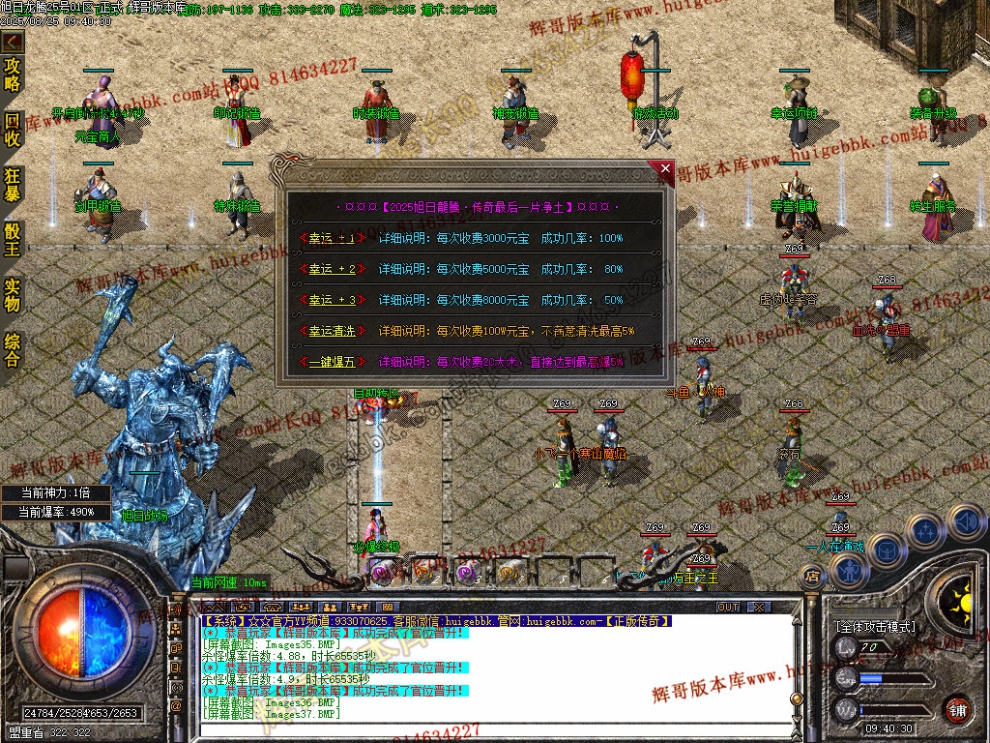Open the 铺 shop button
Viewport: 990px width, 743px height.
957,708
